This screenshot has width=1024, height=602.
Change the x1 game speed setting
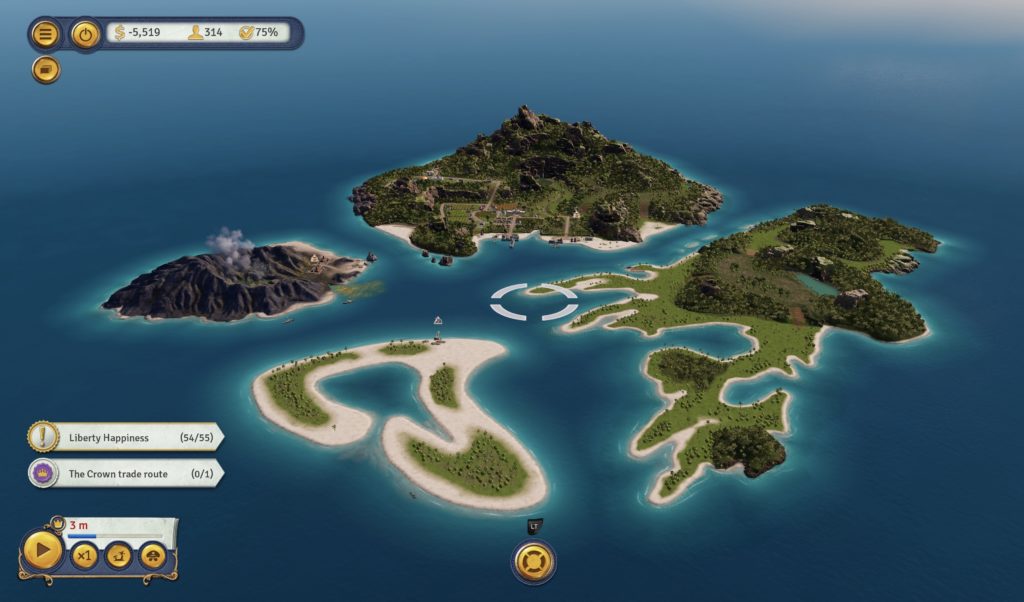(x=85, y=555)
